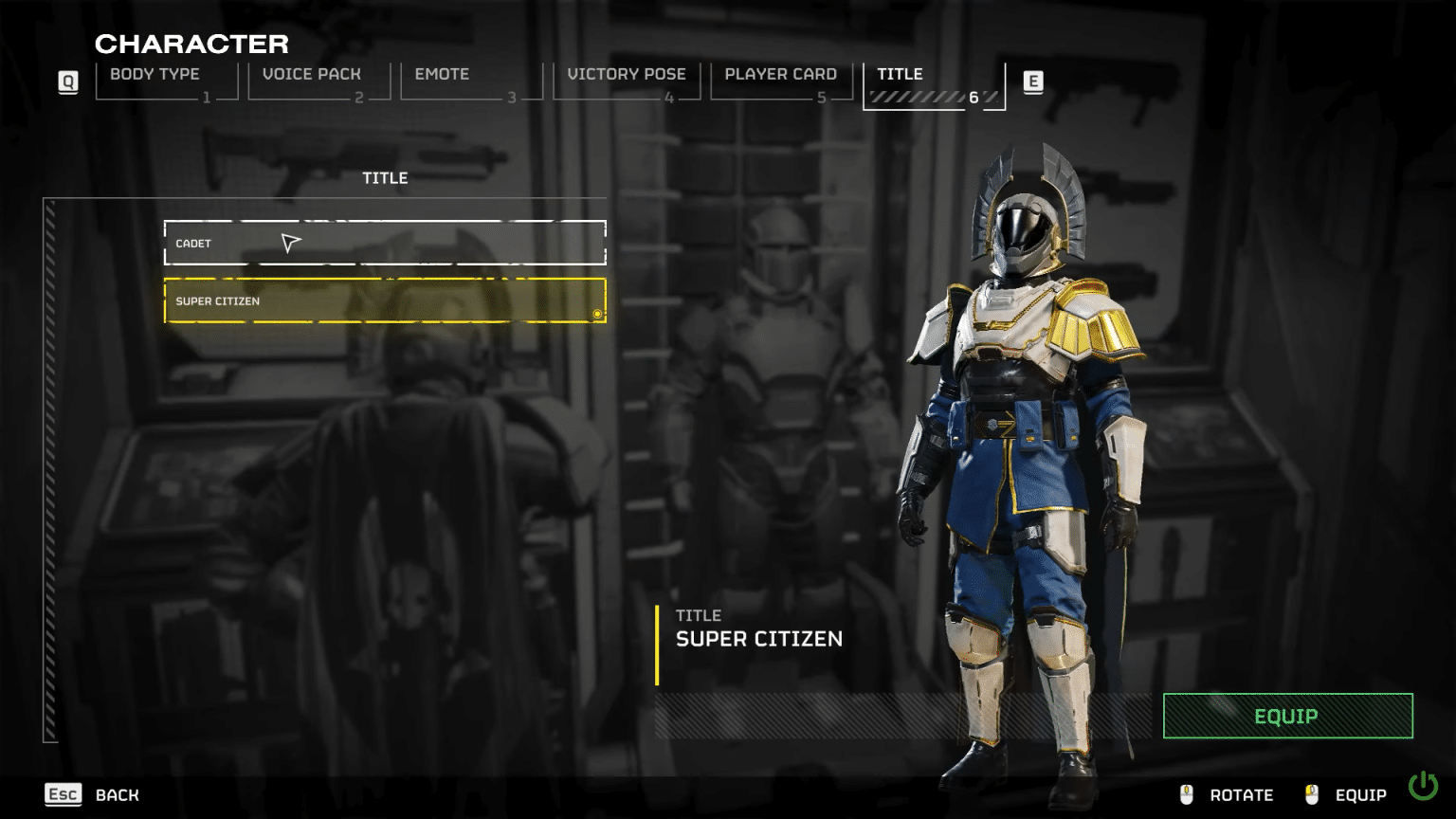The height and width of the screenshot is (819, 1456).
Task: Choose the Super Citizen title row
Action: pyautogui.click(x=384, y=300)
